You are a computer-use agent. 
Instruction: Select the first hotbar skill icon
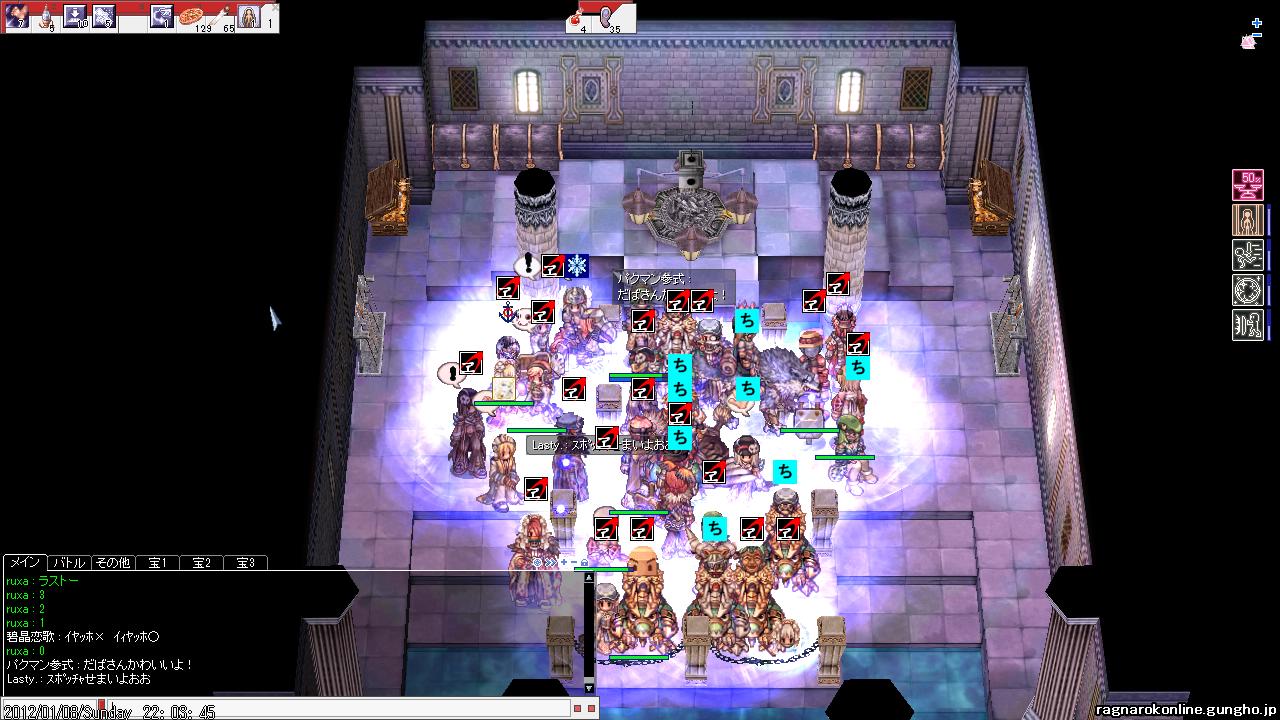[x=16, y=16]
